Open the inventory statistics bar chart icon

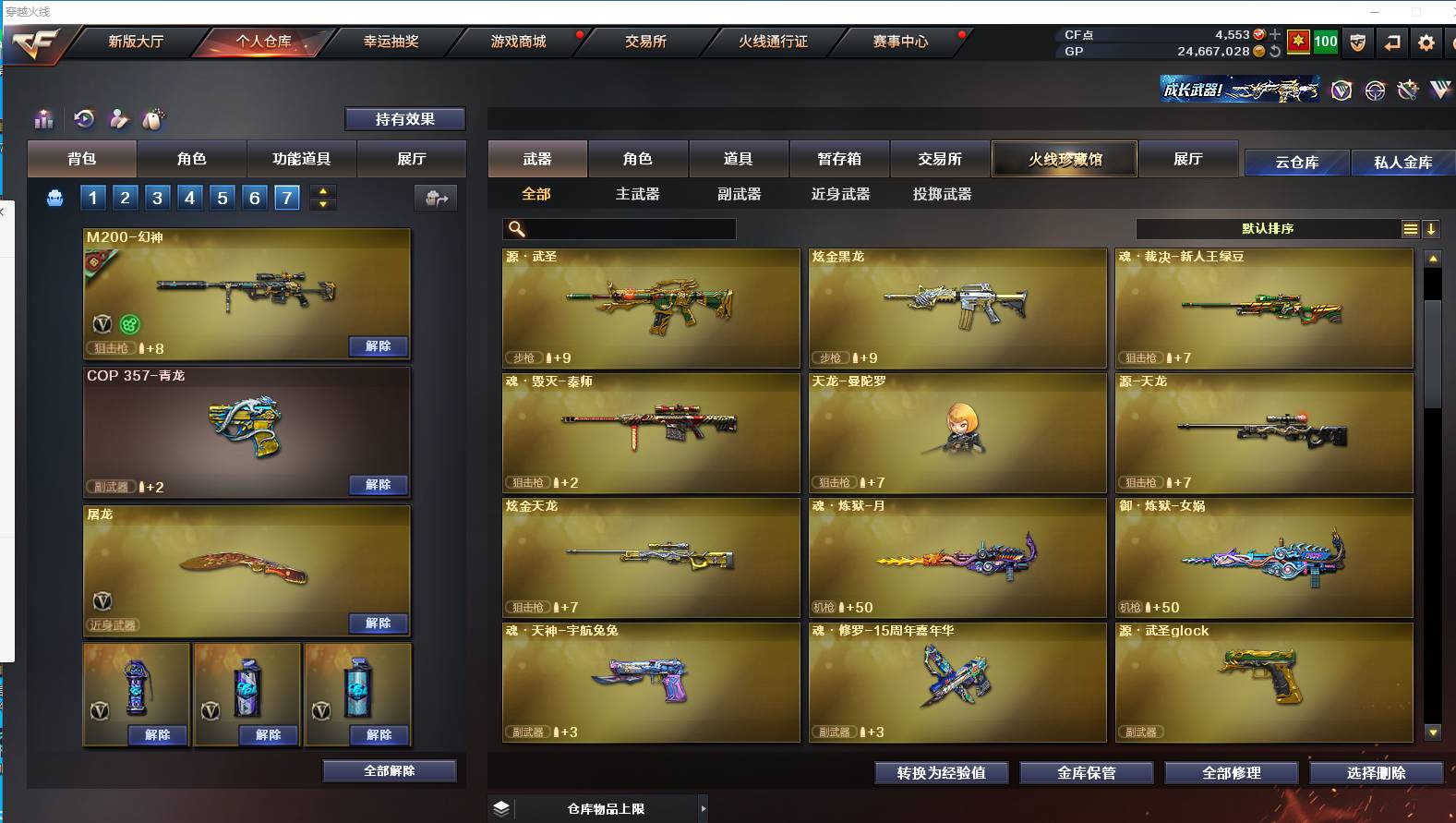[x=43, y=119]
